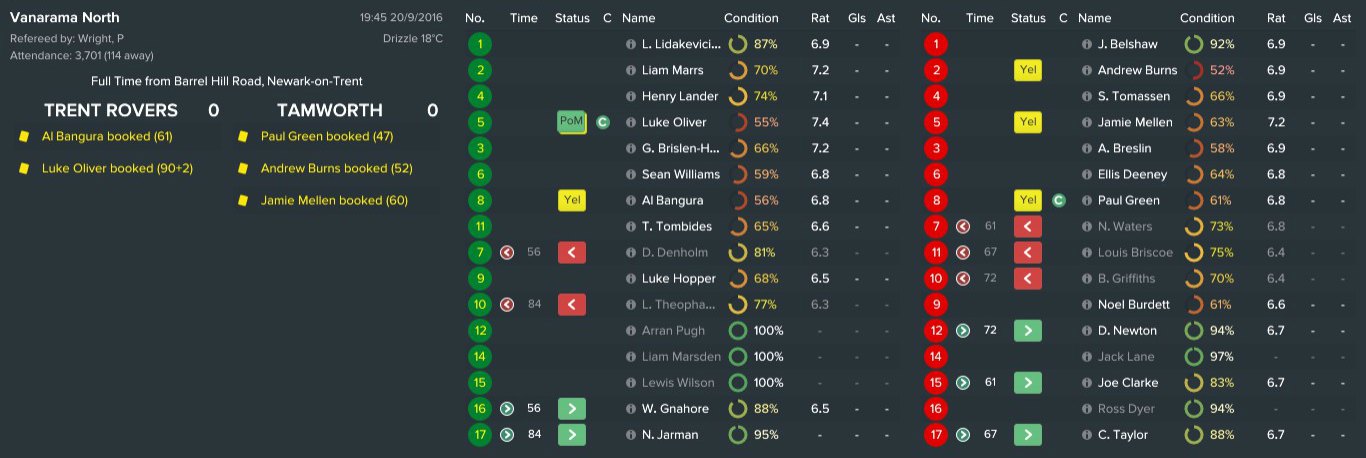Show the Al Bangura booked (61) event
Viewport: 1366px width, 458px height.
click(x=107, y=136)
